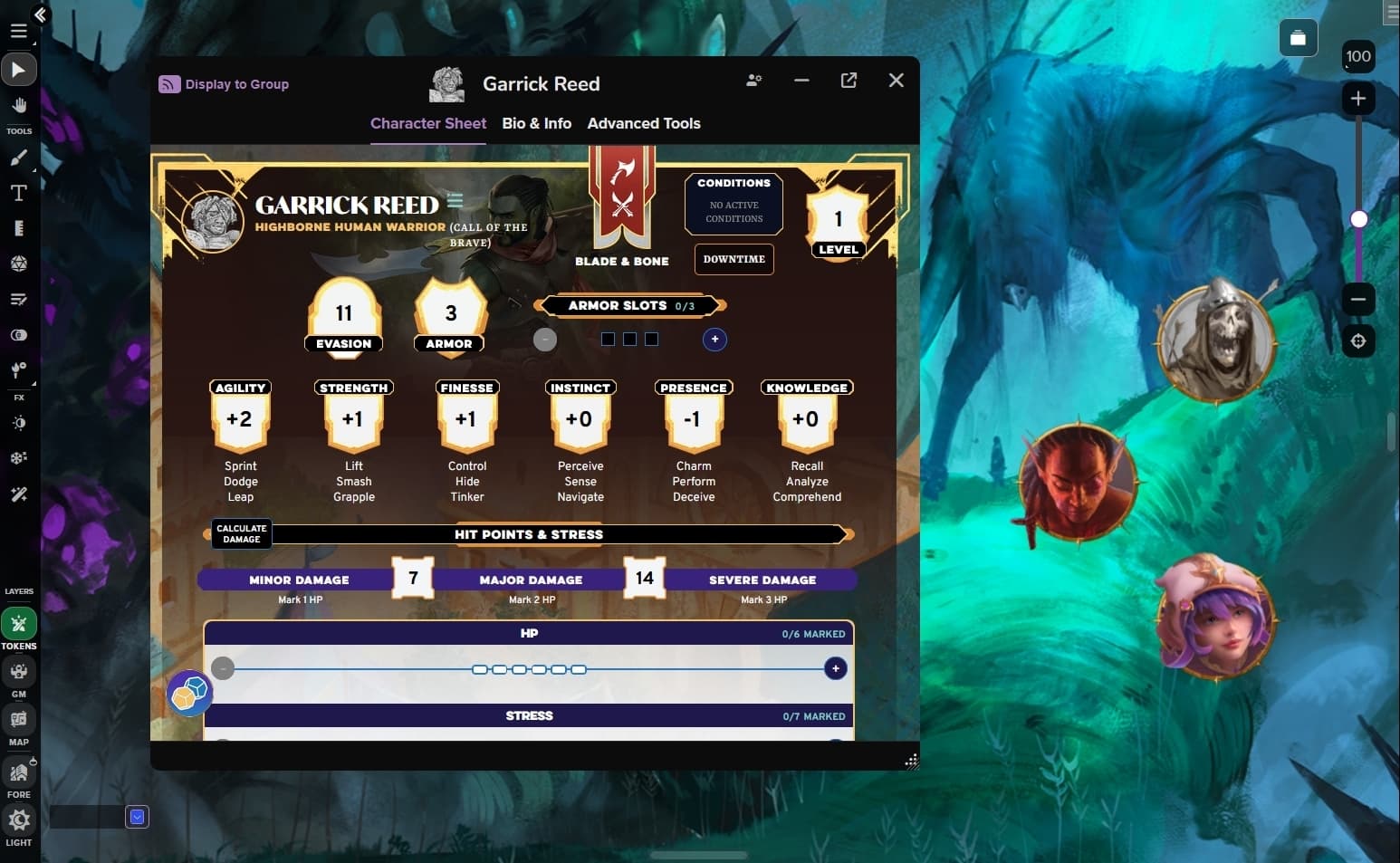
Task: Roll the Knowledge trait badge
Action: pyautogui.click(x=806, y=419)
